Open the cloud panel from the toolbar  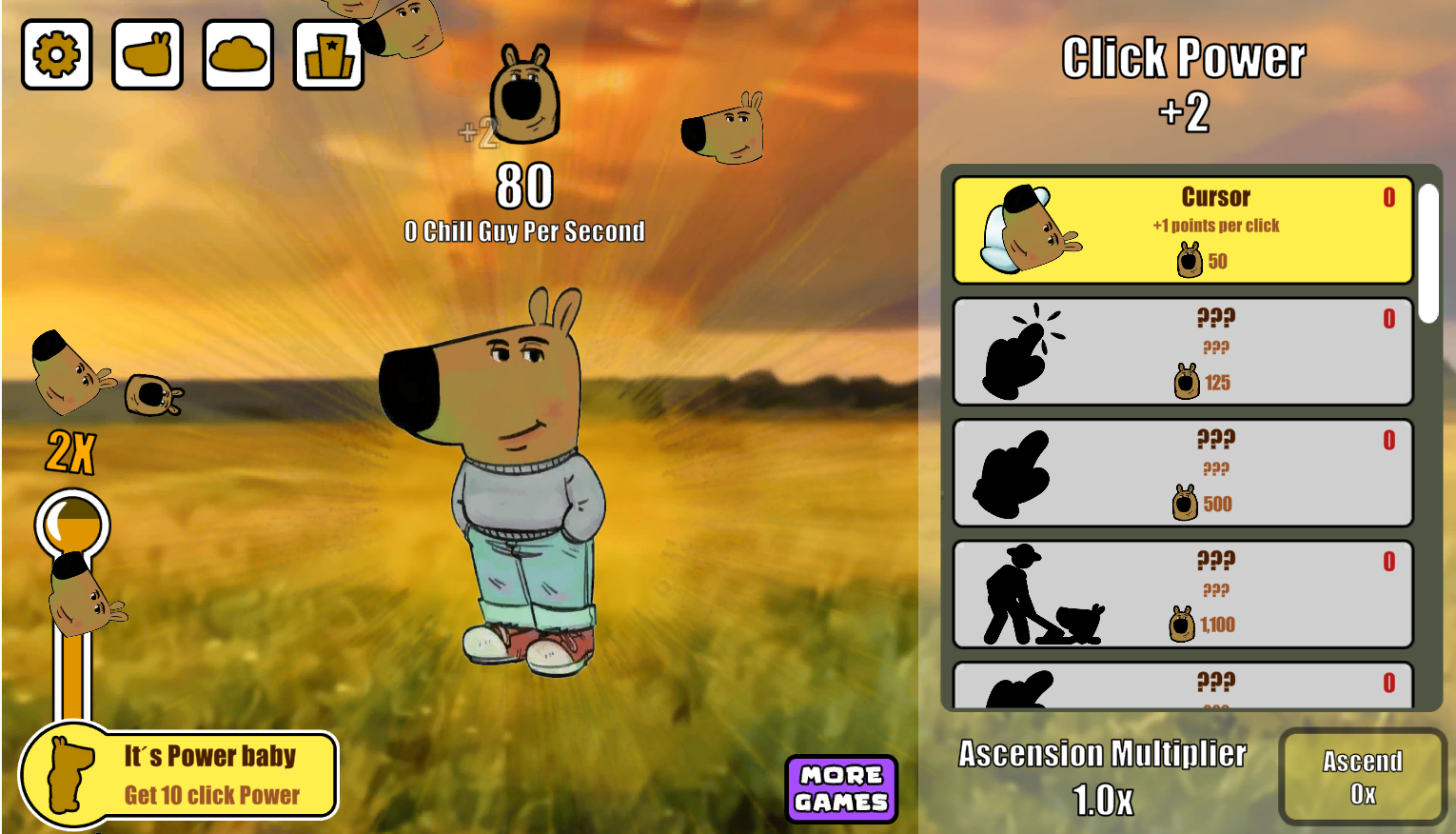[x=237, y=55]
